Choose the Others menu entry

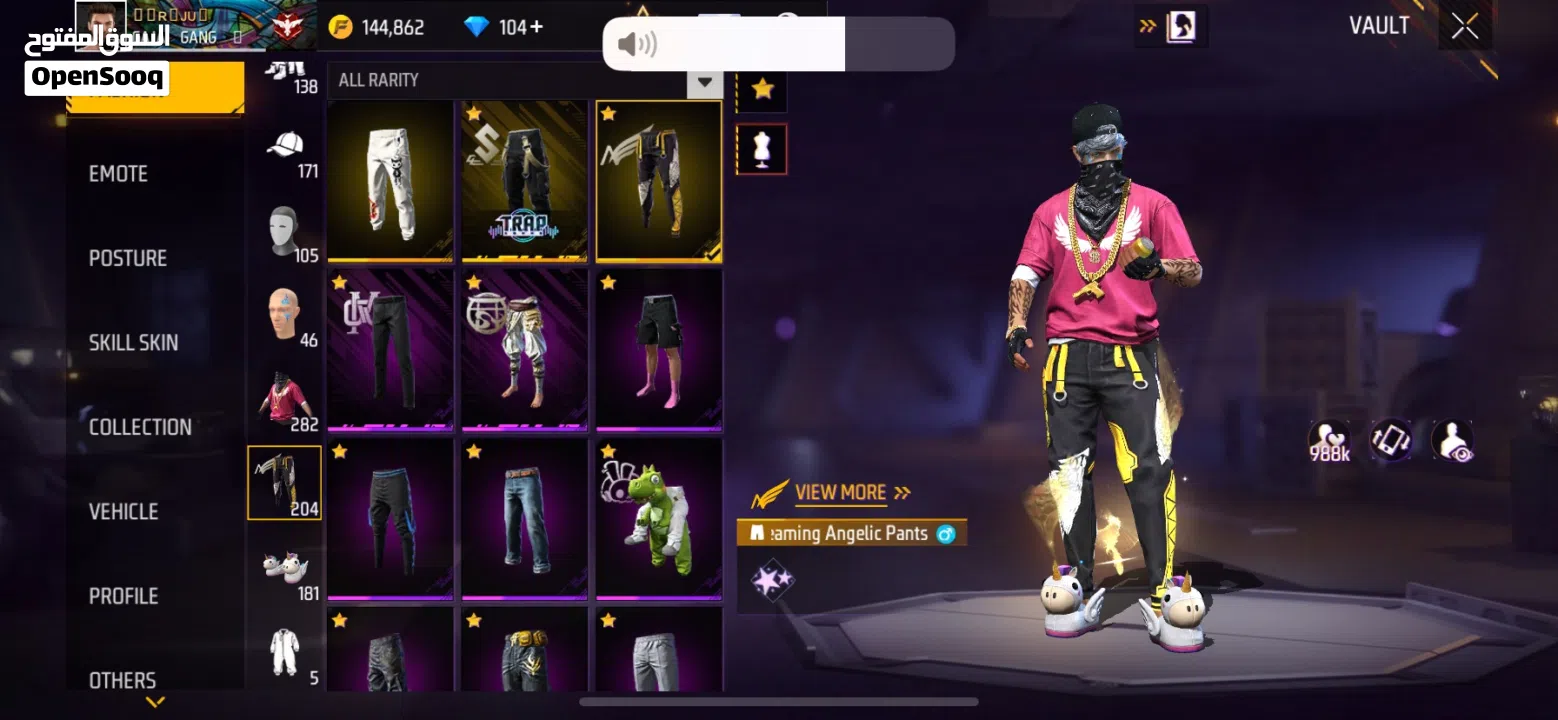pos(122,680)
